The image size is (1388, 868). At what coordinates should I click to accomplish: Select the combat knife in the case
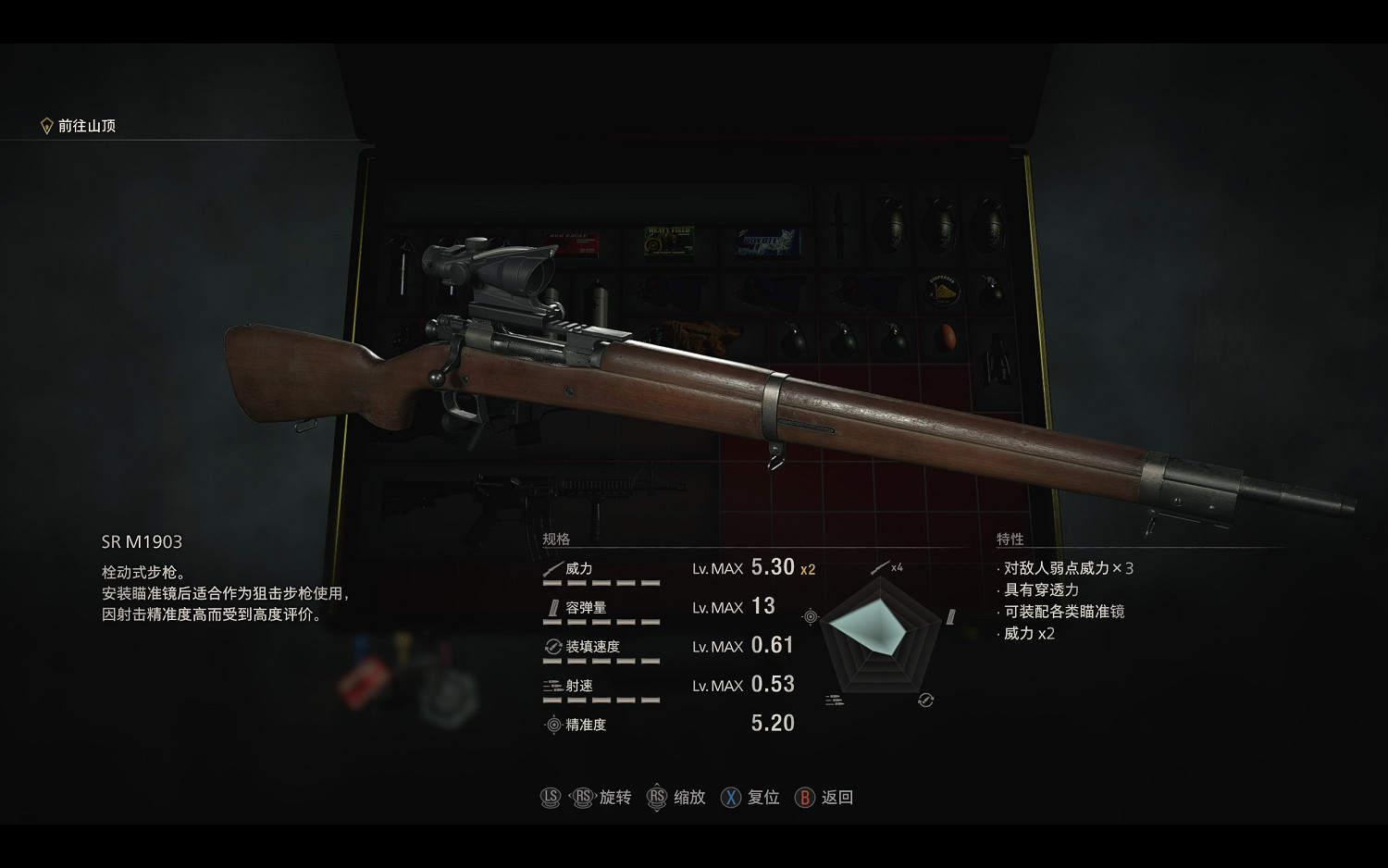pyautogui.click(x=840, y=223)
